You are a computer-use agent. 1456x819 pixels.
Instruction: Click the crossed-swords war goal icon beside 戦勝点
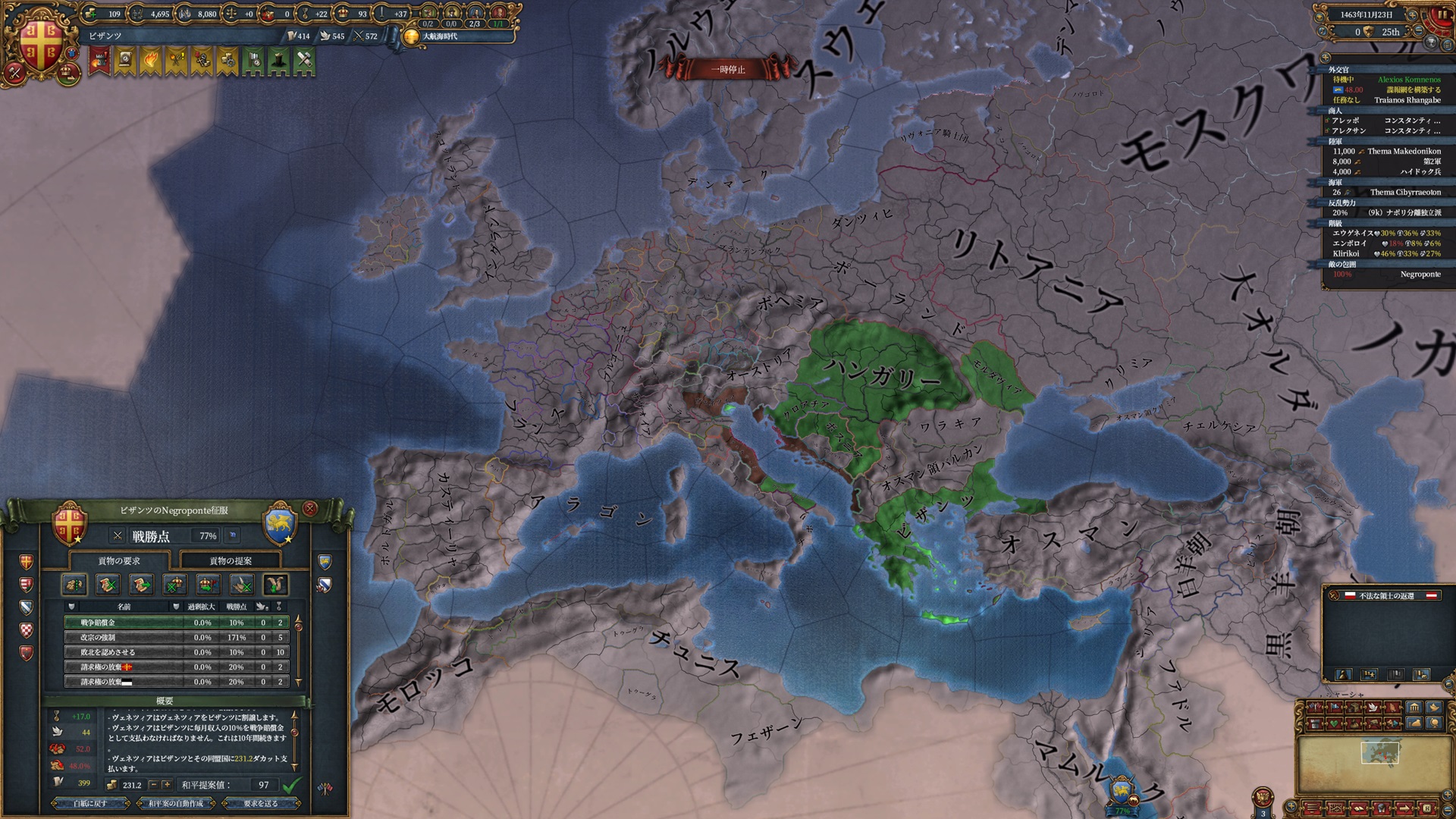pos(119,535)
